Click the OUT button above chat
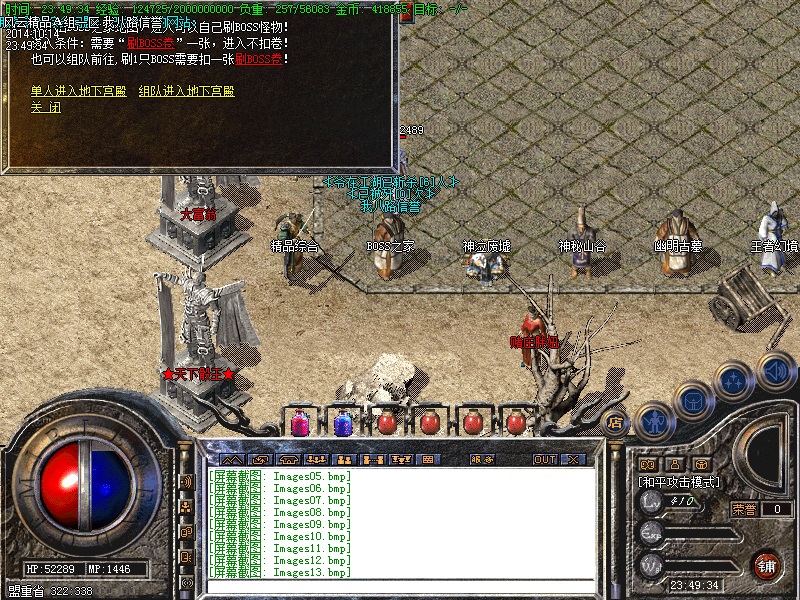800x600 pixels. [544, 459]
